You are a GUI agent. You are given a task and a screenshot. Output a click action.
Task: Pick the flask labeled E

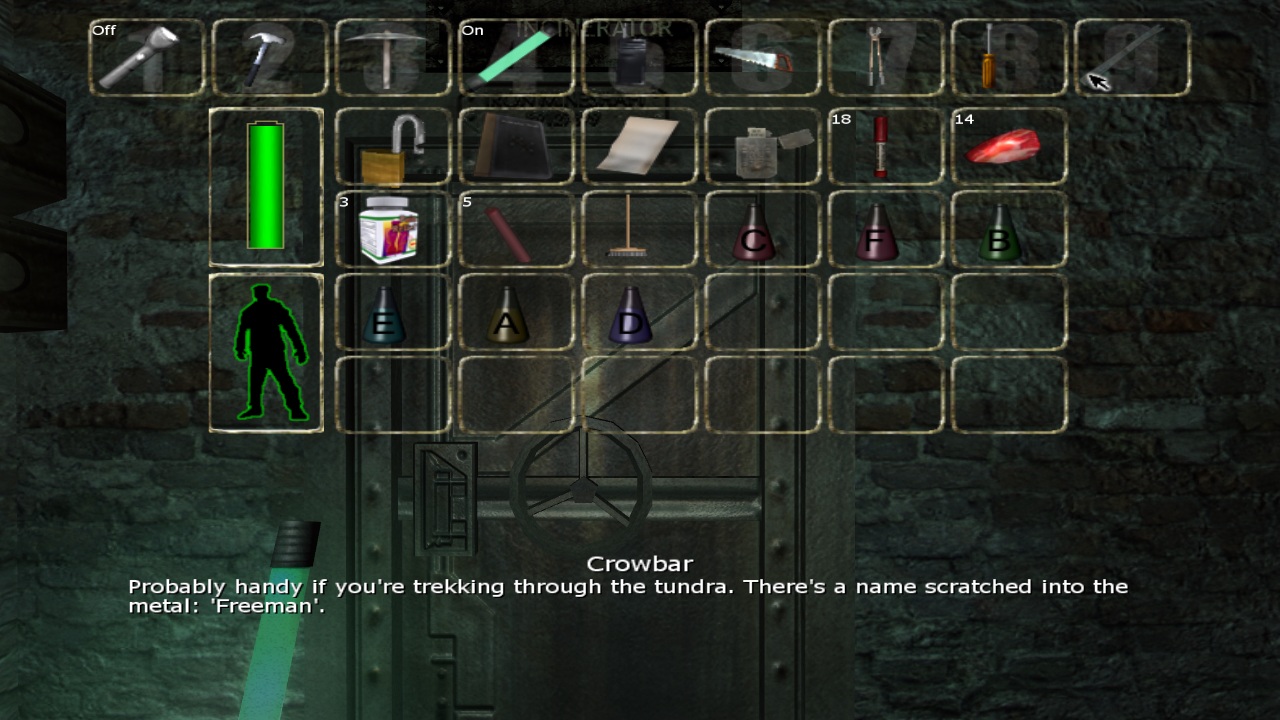pos(392,313)
